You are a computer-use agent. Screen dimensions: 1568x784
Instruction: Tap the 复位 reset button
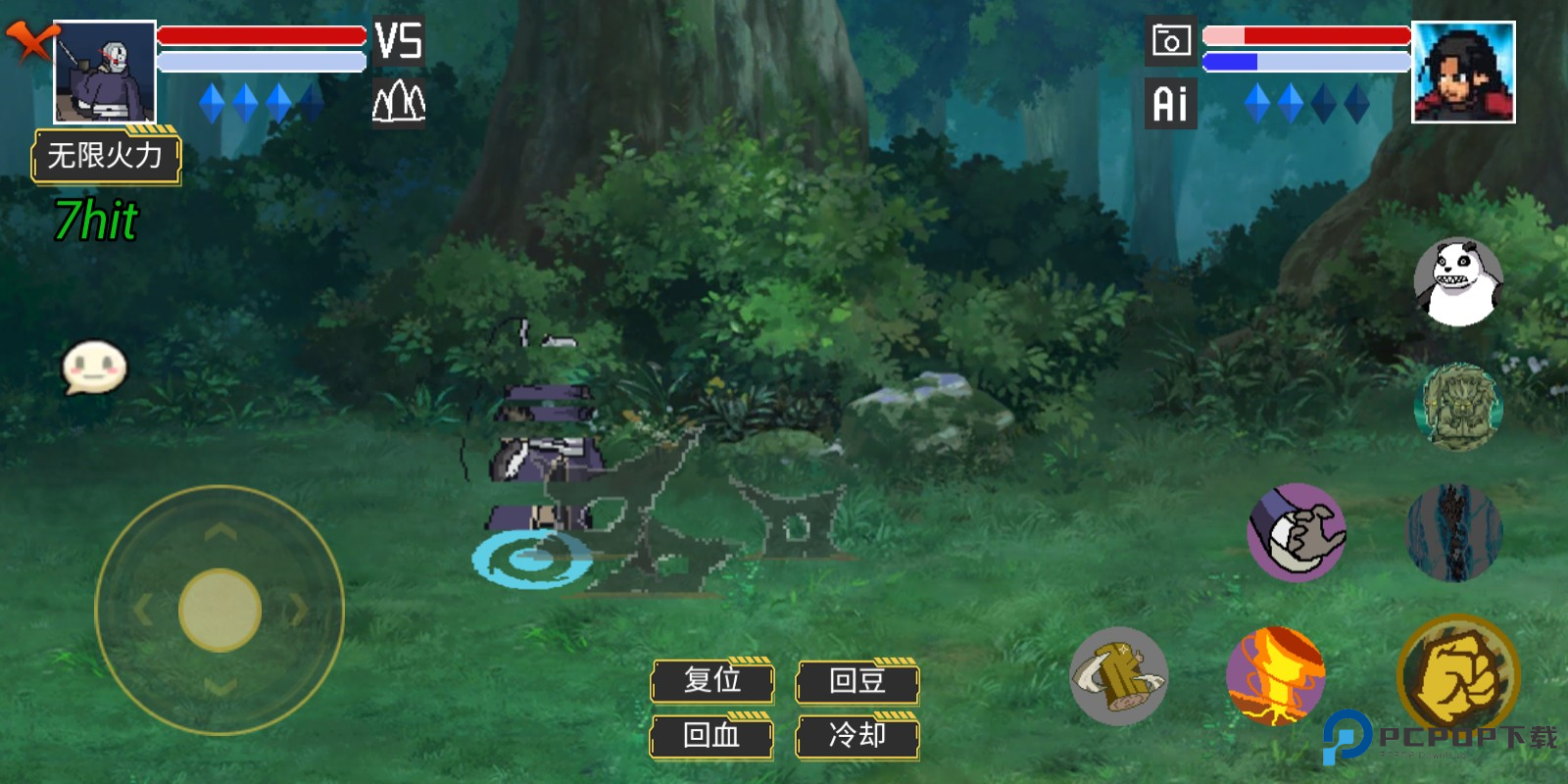(712, 680)
